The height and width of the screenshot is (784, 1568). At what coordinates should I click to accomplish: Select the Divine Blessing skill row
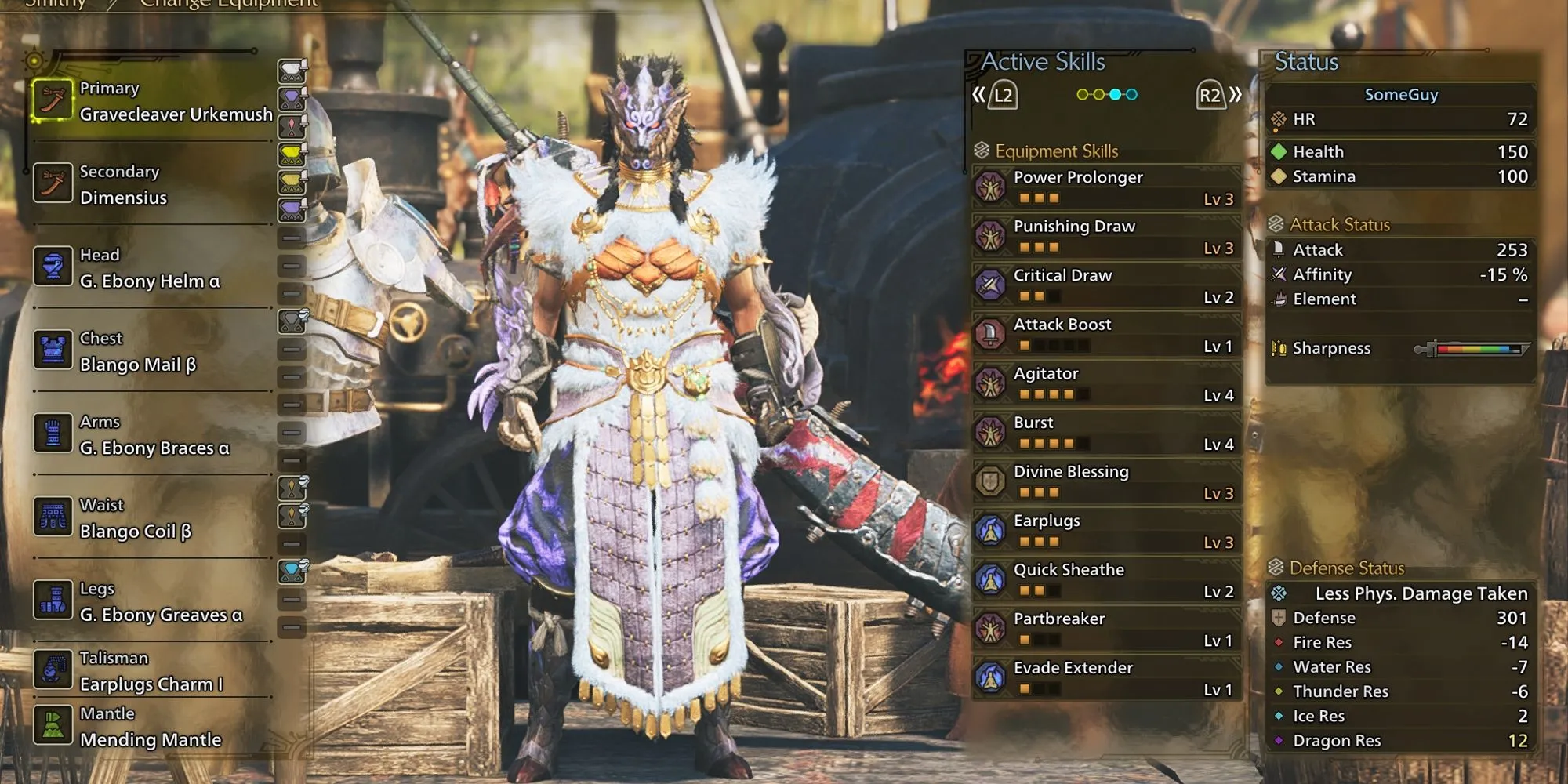[x=1106, y=481]
